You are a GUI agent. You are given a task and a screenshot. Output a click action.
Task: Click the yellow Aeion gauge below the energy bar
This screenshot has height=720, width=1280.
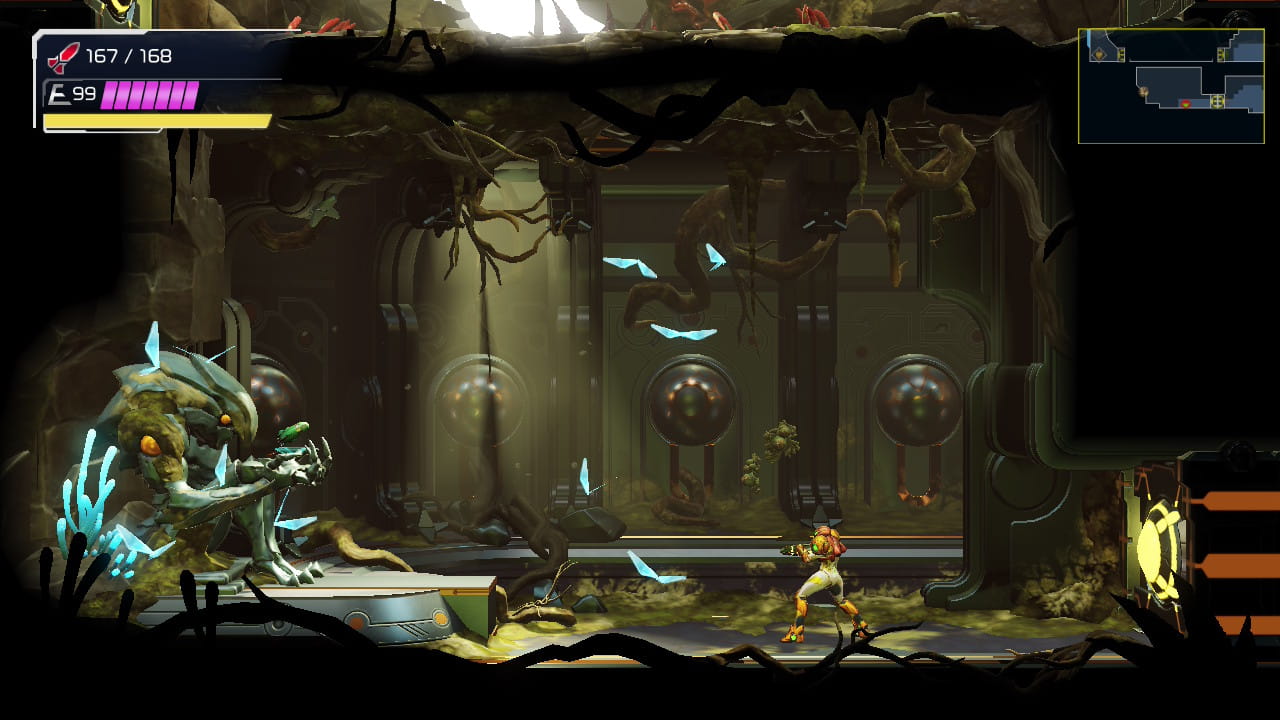(155, 122)
